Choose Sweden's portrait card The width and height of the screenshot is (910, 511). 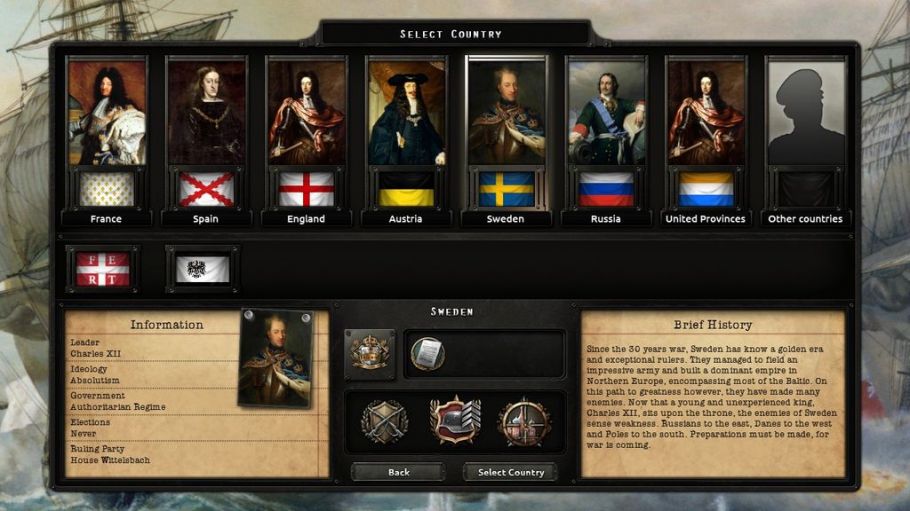506,140
